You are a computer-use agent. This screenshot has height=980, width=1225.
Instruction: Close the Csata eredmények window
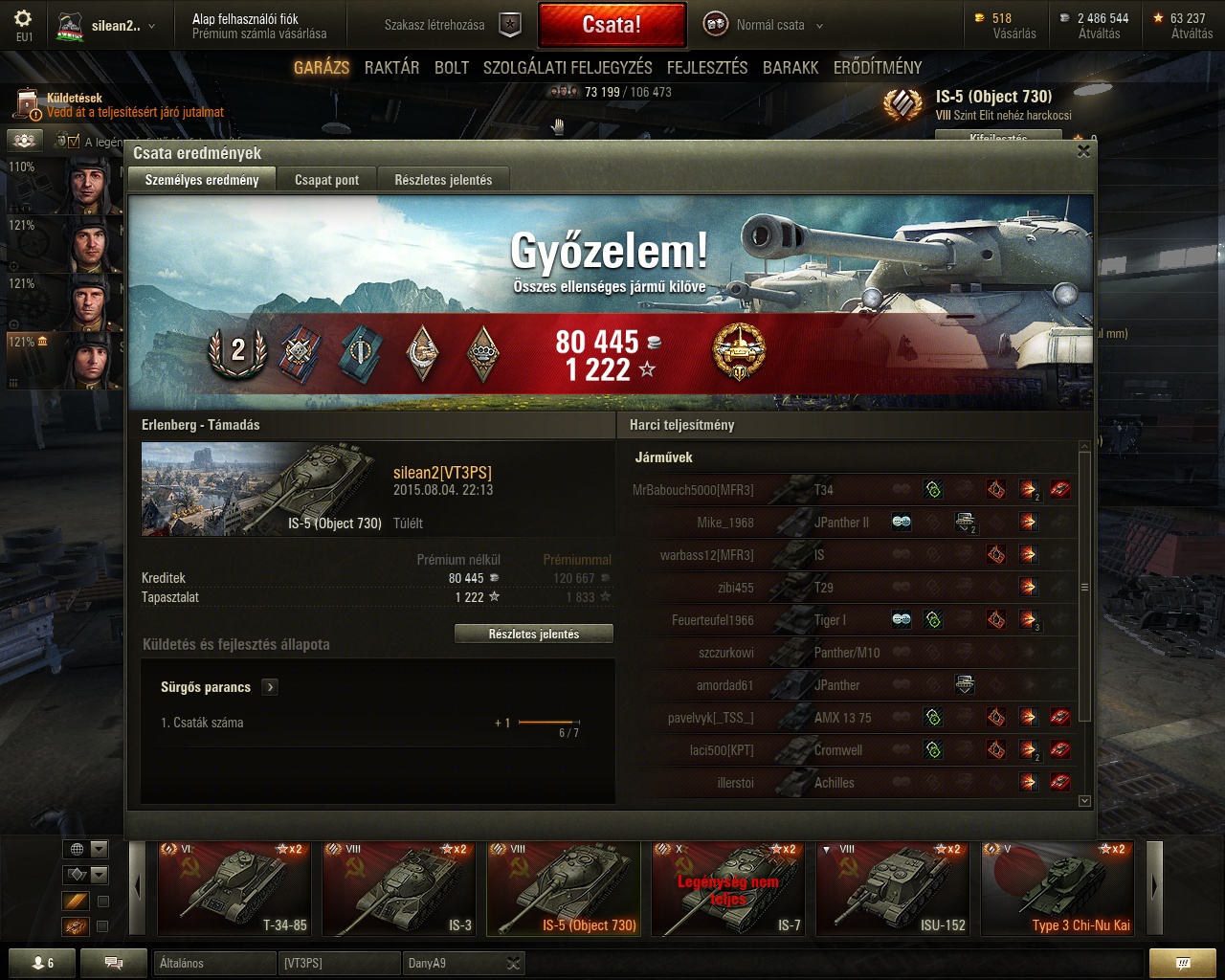point(1083,150)
